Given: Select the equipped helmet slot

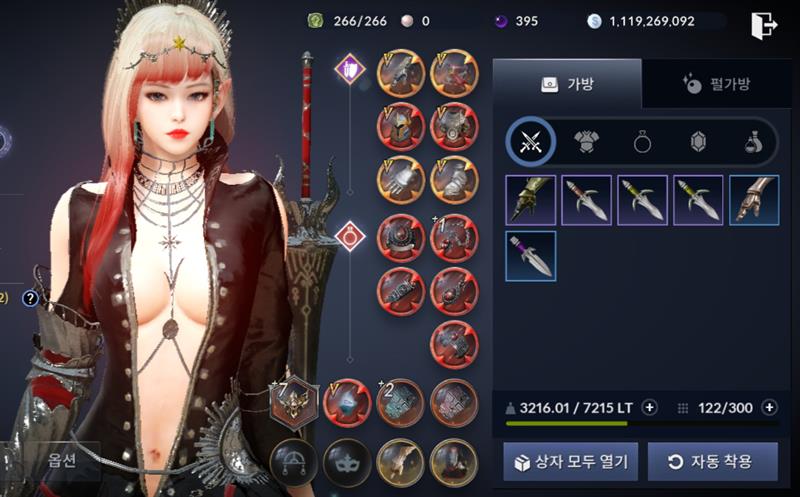Looking at the screenshot, I should coord(401,127).
